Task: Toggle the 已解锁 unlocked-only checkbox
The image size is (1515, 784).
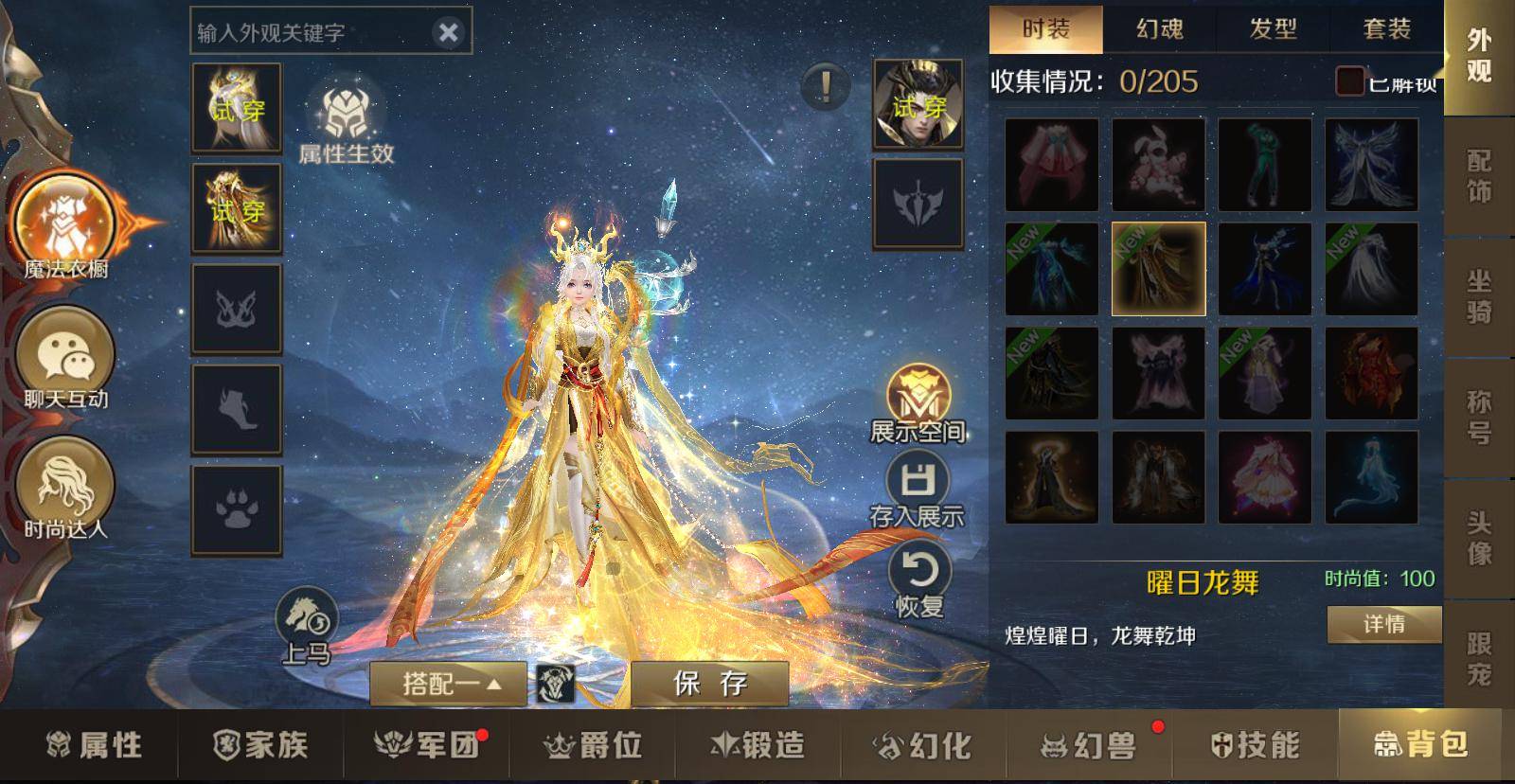Action: (1349, 81)
